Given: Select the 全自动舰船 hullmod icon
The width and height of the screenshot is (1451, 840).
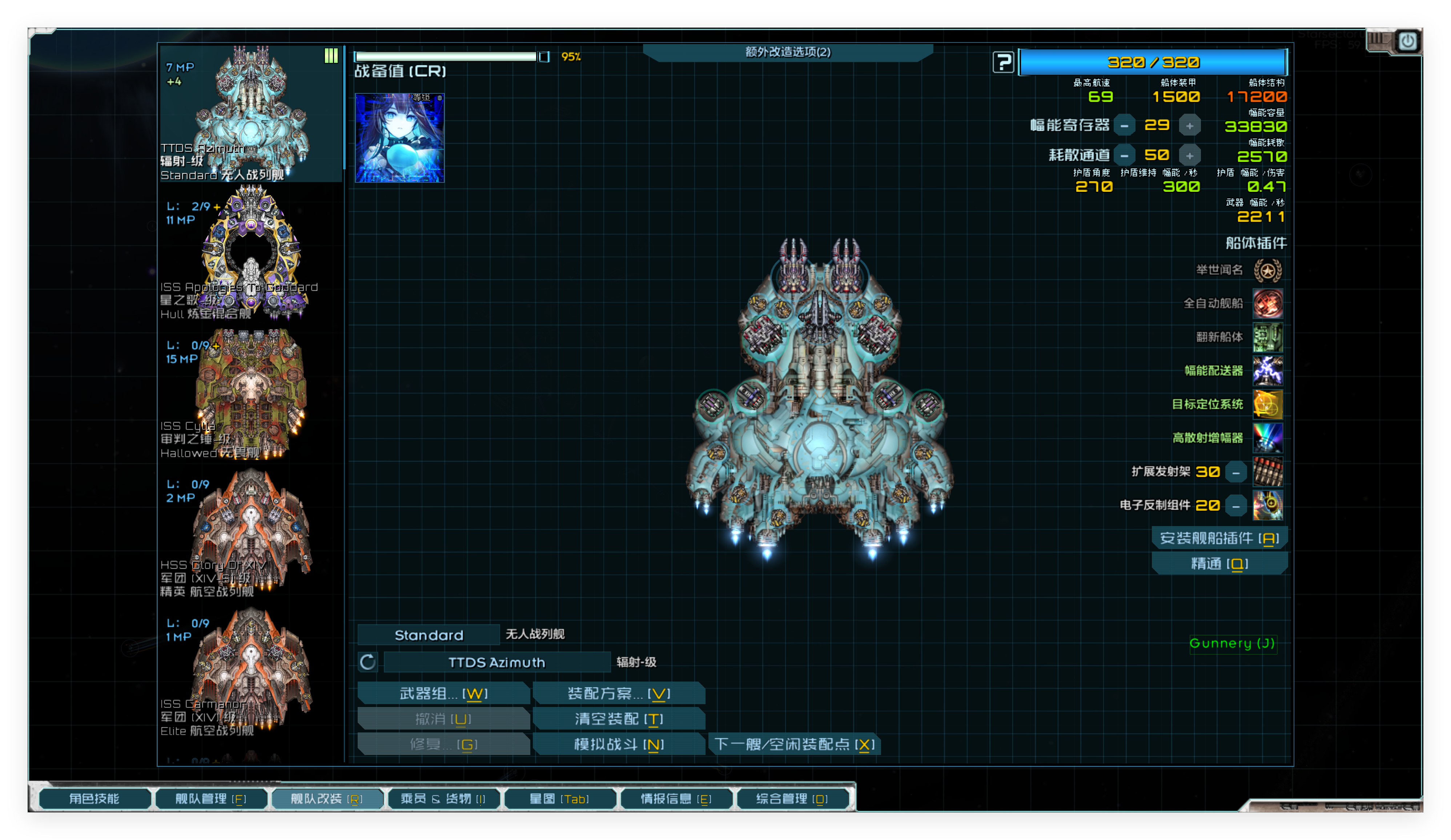Looking at the screenshot, I should 1269,304.
